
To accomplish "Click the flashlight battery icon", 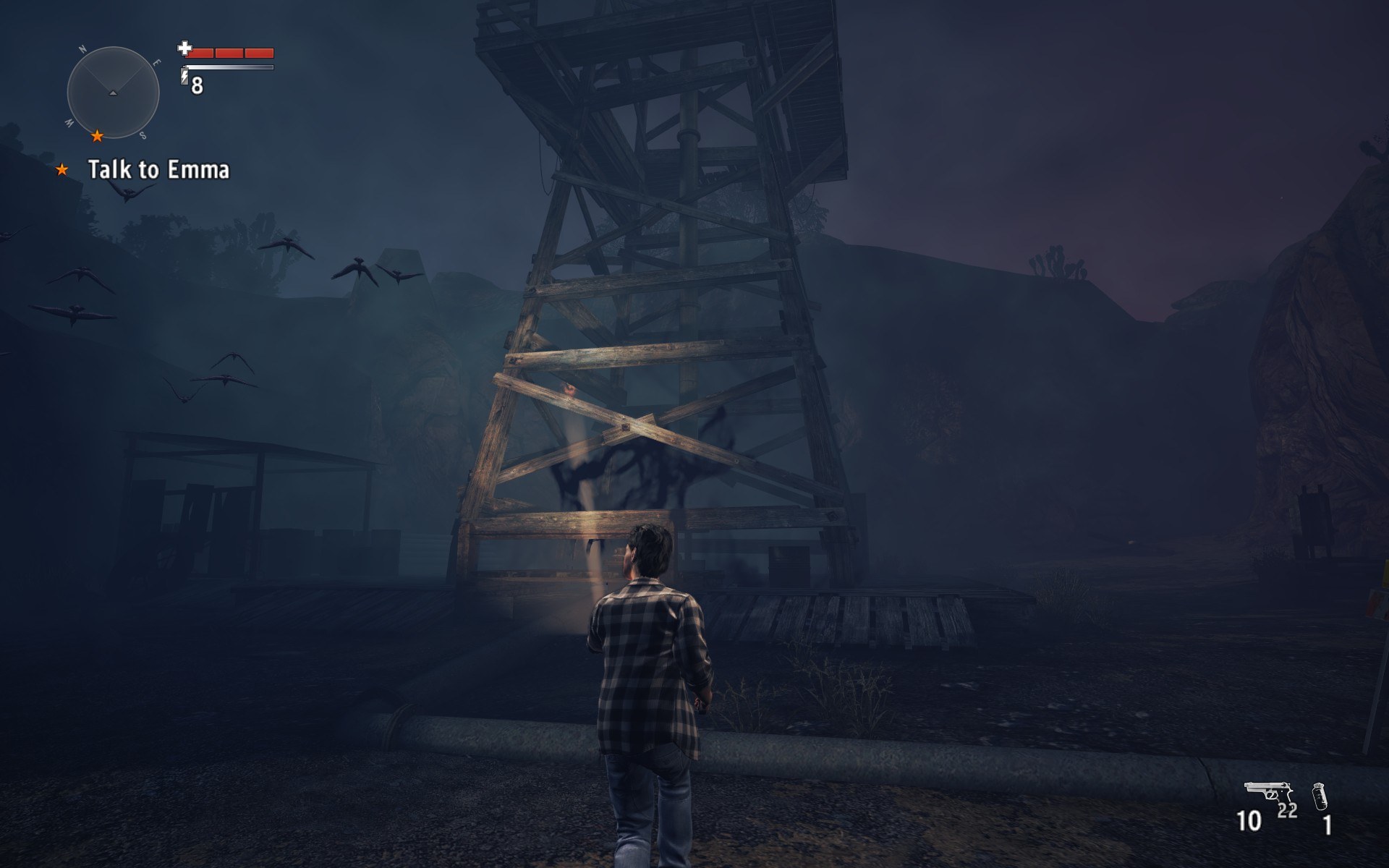I will pos(184,76).
